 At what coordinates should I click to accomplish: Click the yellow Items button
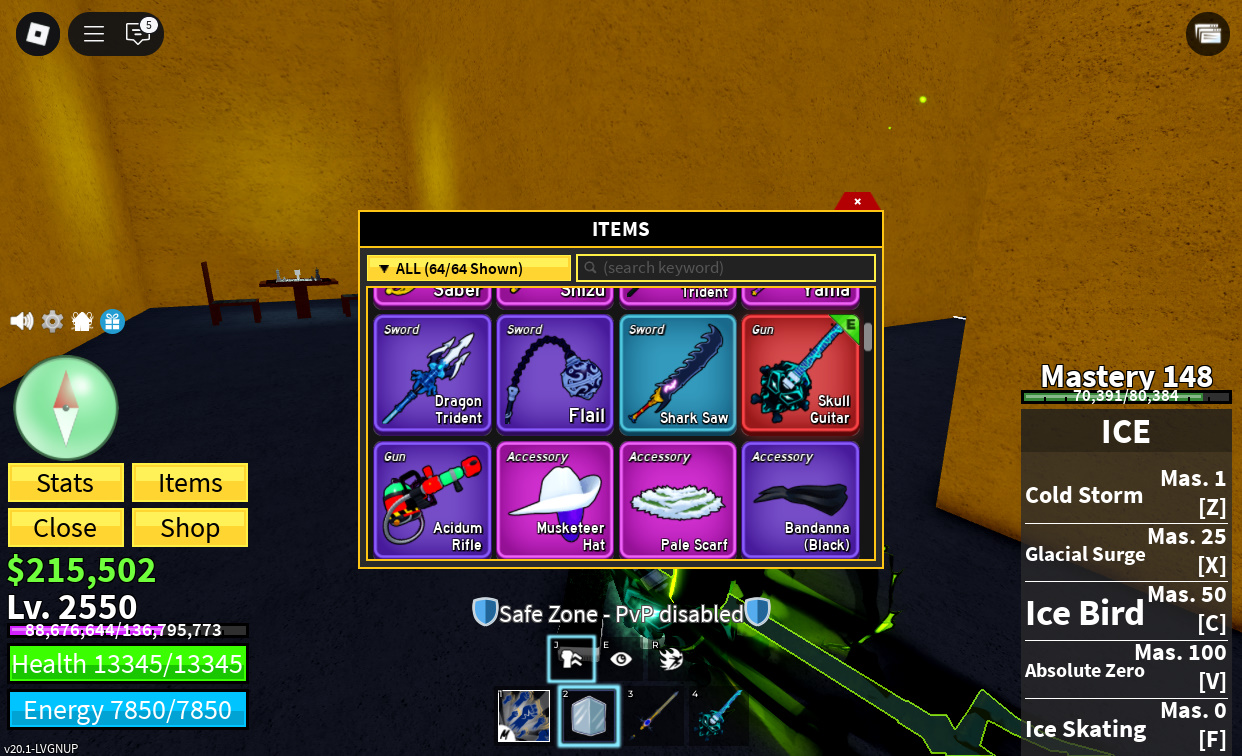(x=190, y=483)
